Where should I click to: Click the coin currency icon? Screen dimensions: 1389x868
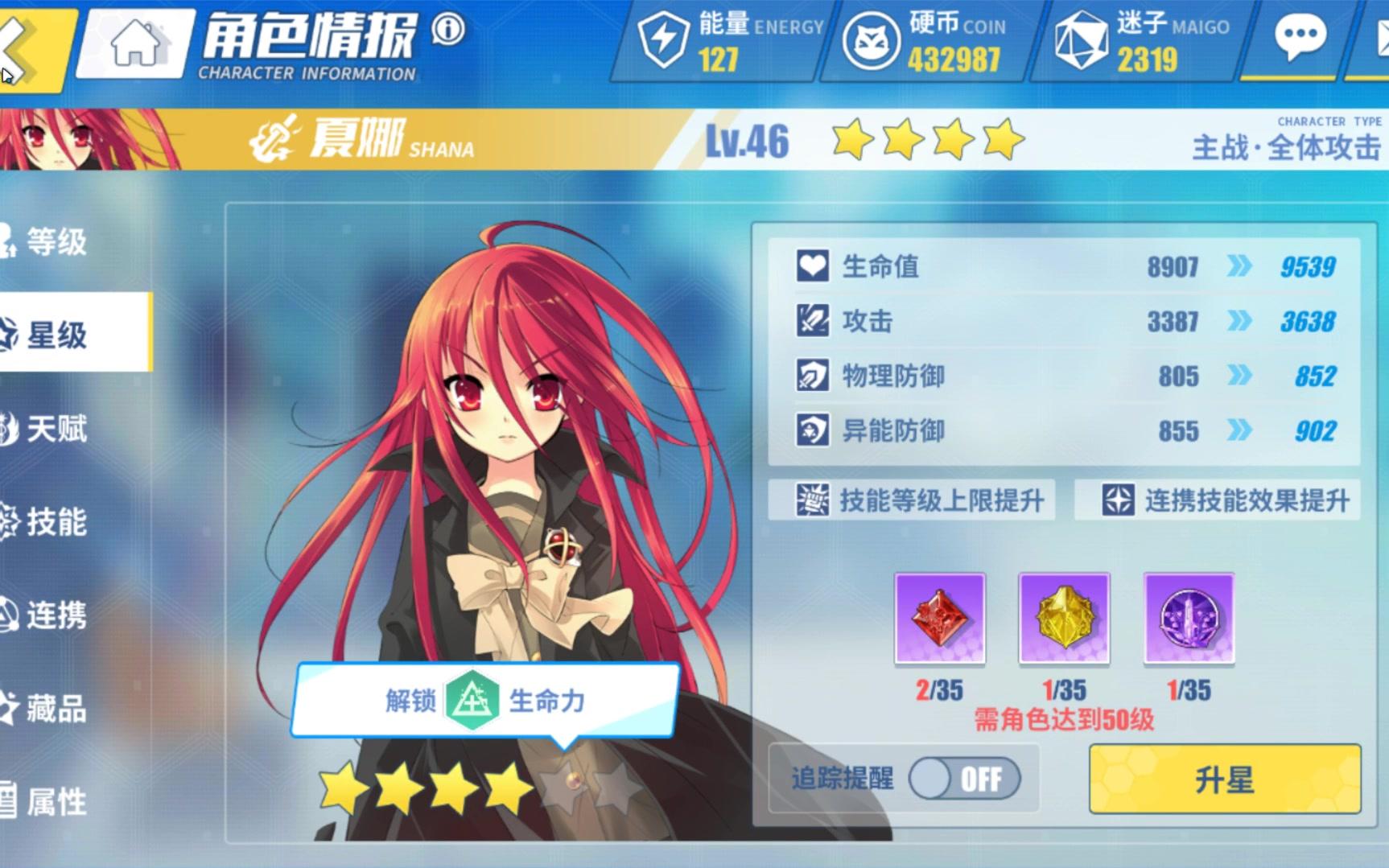click(871, 40)
